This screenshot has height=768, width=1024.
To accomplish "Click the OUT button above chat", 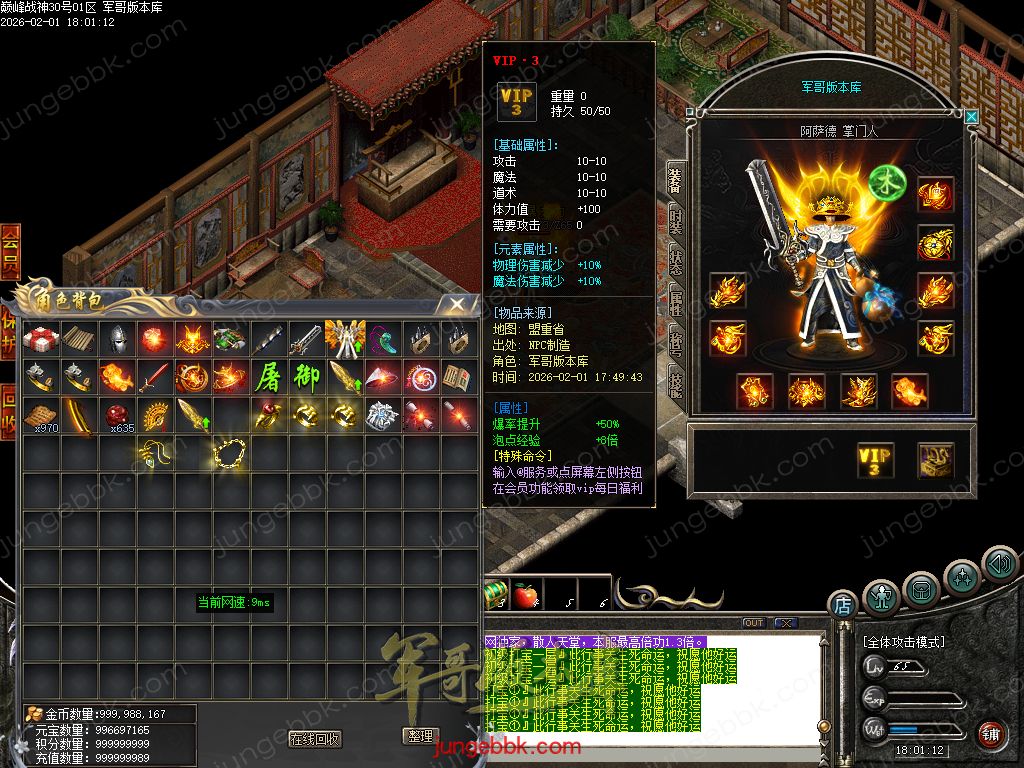I will point(754,623).
